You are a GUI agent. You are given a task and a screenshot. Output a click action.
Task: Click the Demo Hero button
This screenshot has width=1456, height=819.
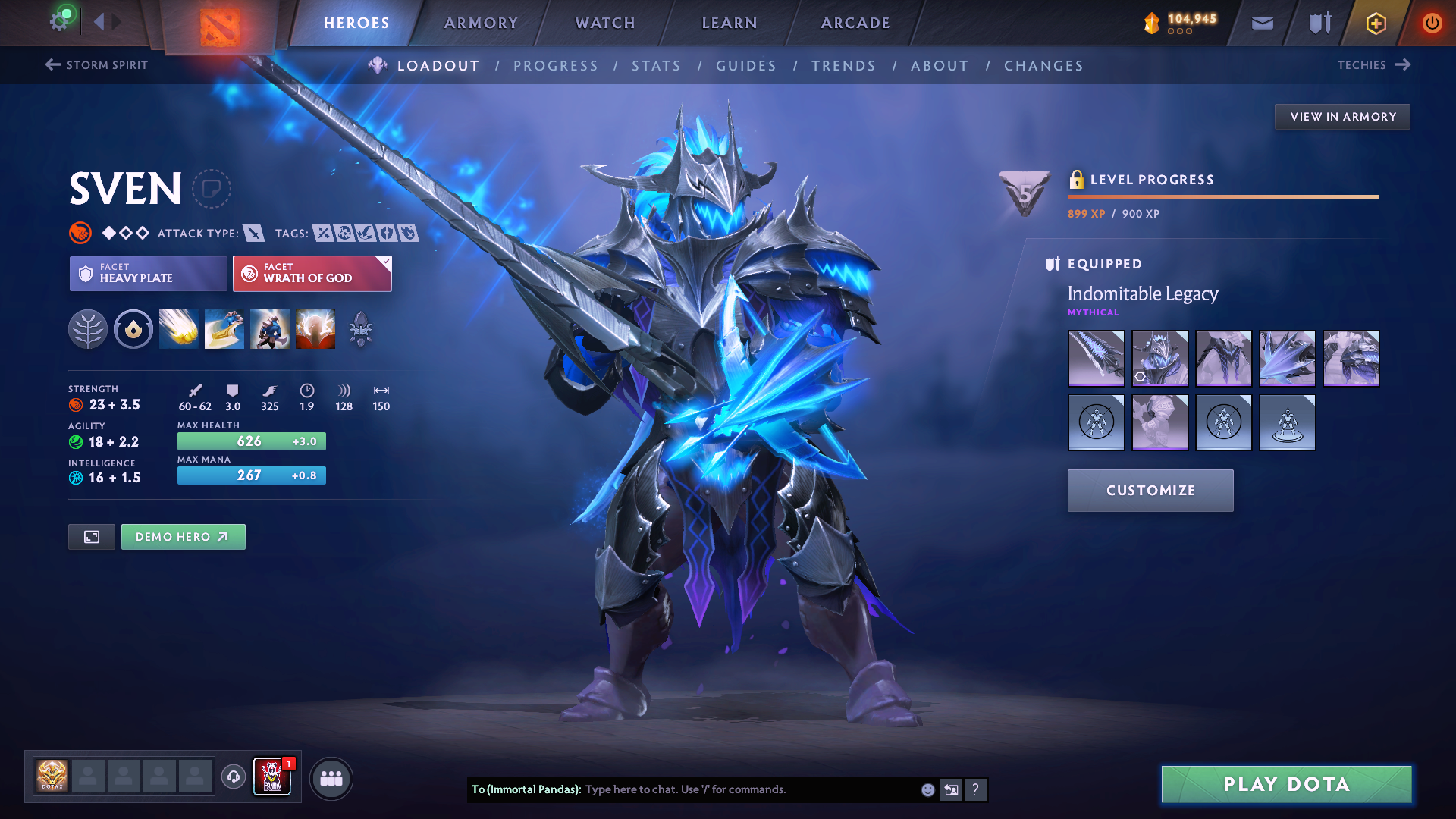183,537
